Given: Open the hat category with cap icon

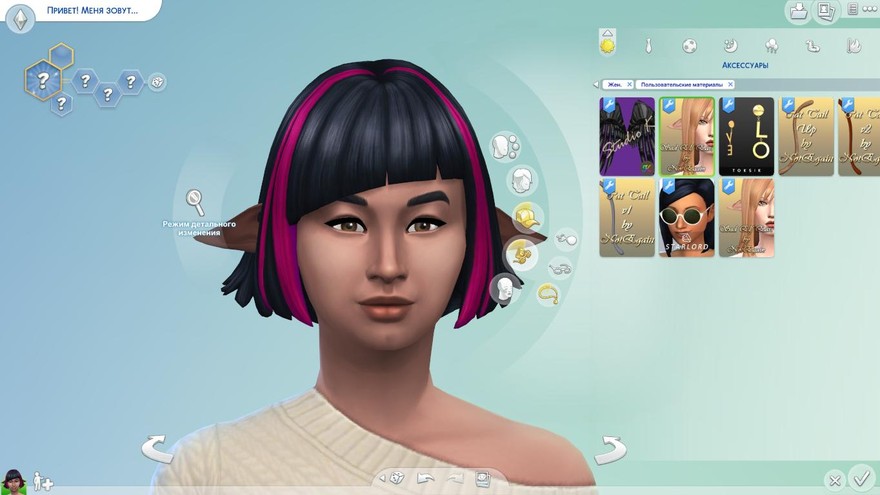Looking at the screenshot, I should coord(526,216).
